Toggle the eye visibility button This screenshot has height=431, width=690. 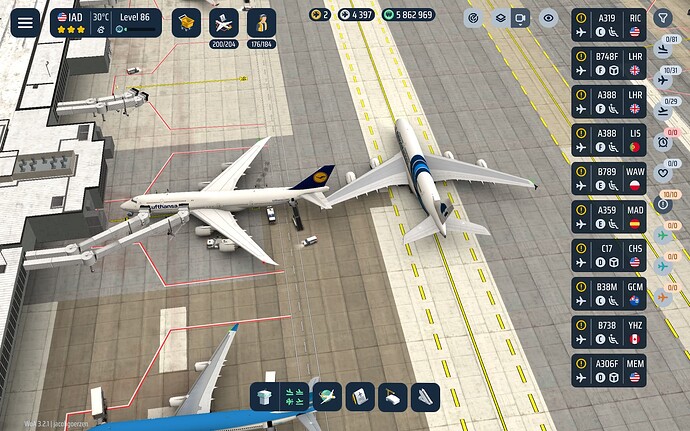point(547,17)
